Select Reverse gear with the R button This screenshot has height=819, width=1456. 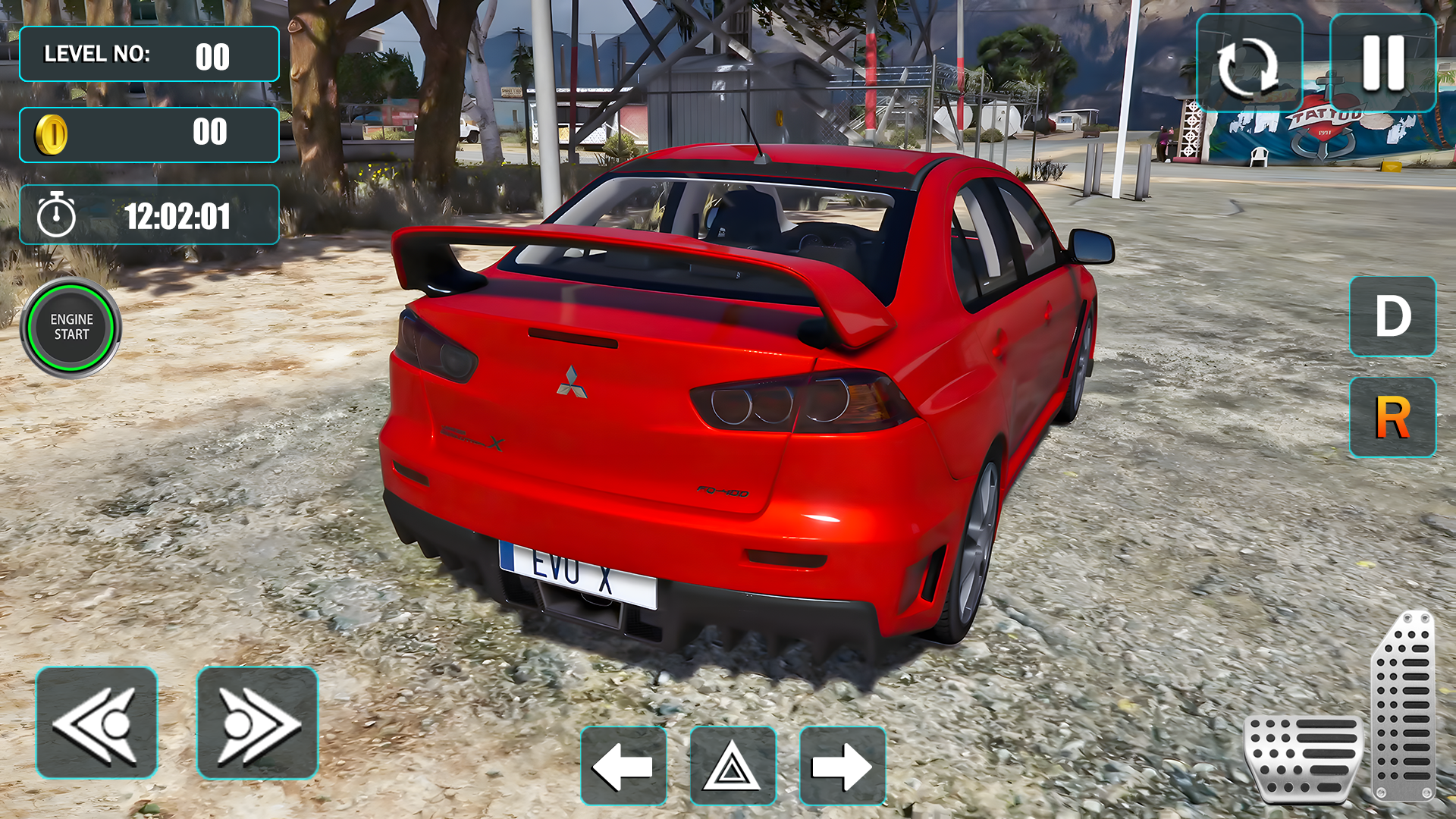pos(1392,417)
